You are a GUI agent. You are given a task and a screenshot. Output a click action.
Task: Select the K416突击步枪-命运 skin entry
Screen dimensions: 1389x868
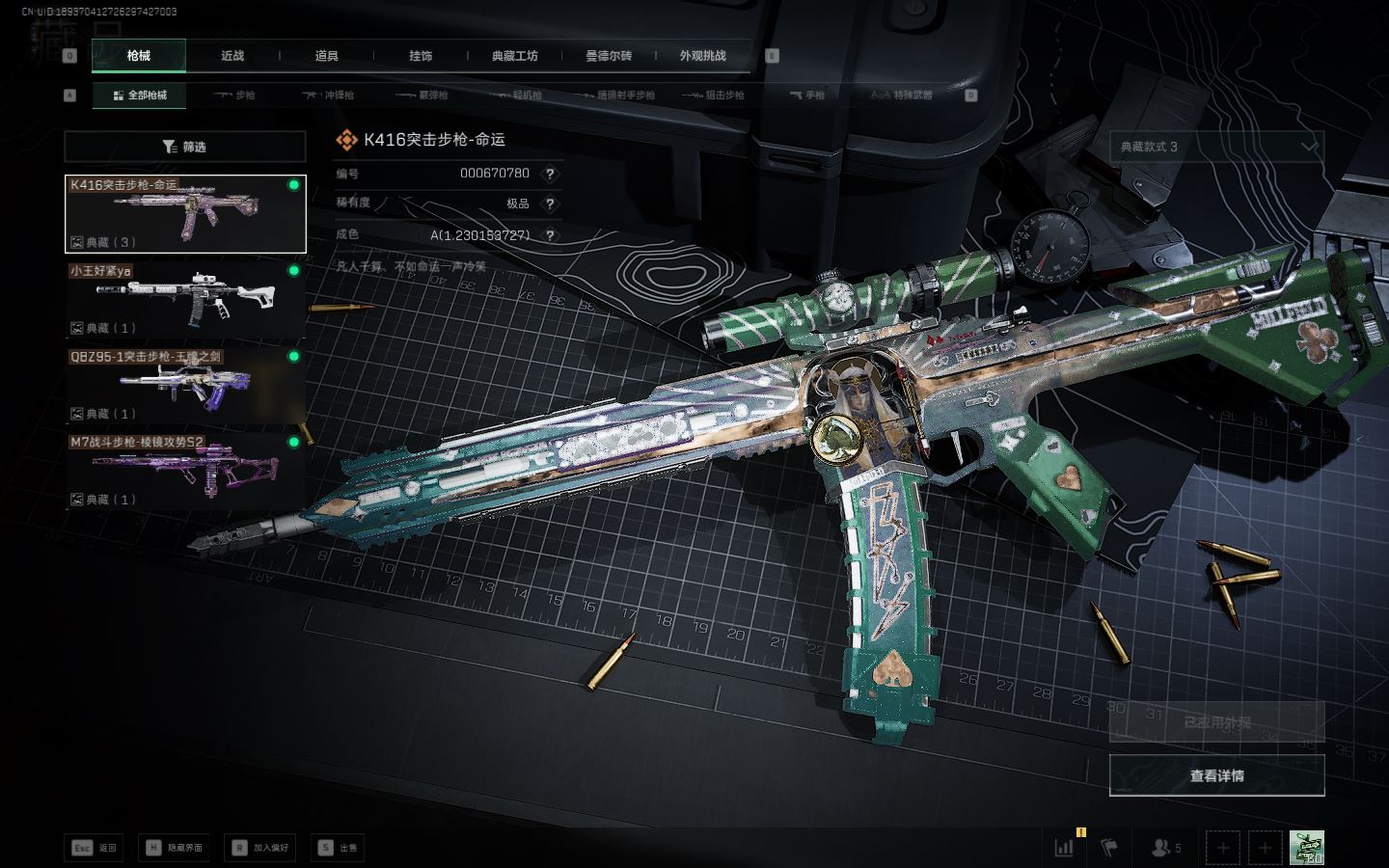[x=185, y=214]
